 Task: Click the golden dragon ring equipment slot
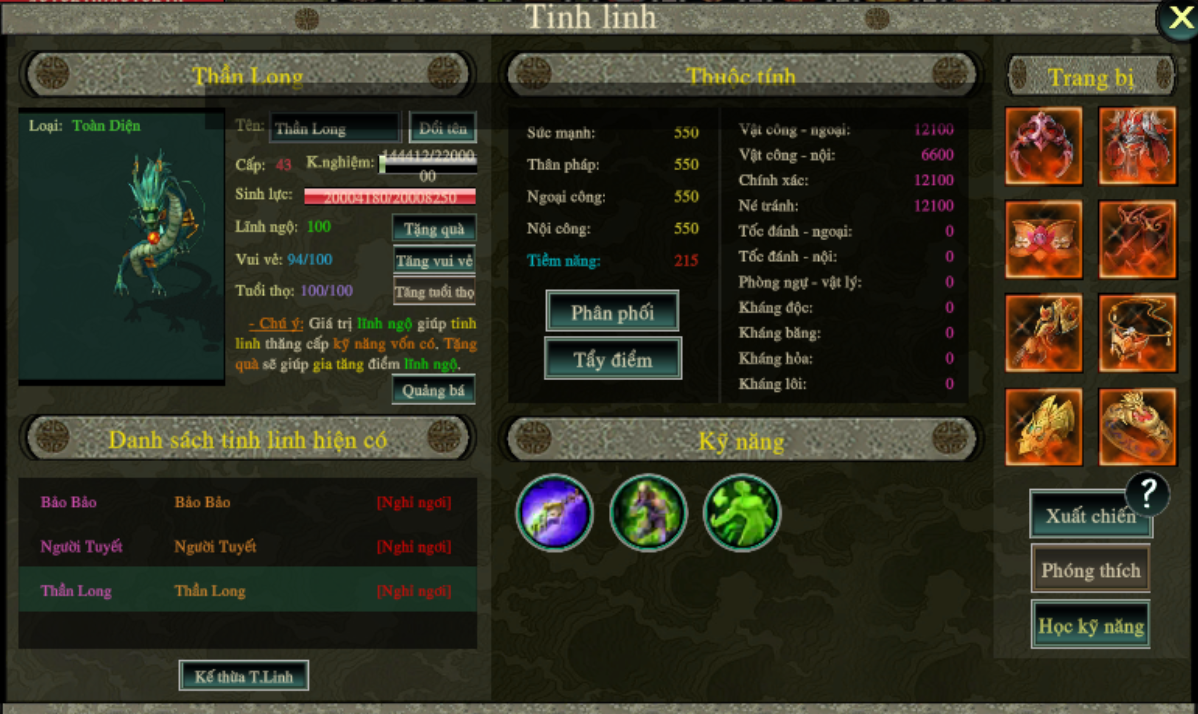1137,427
